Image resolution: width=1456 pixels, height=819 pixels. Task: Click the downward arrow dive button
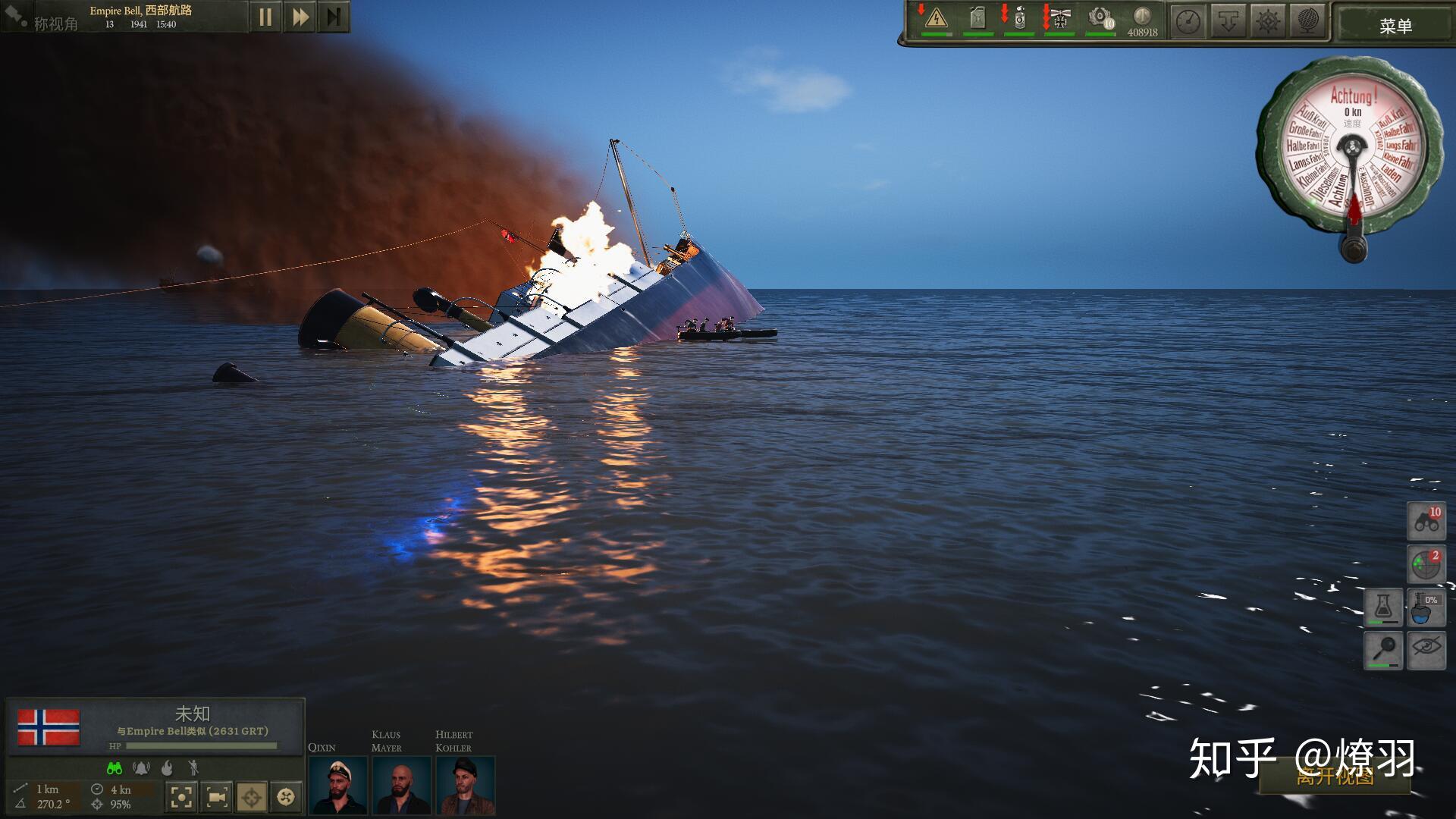click(1228, 21)
